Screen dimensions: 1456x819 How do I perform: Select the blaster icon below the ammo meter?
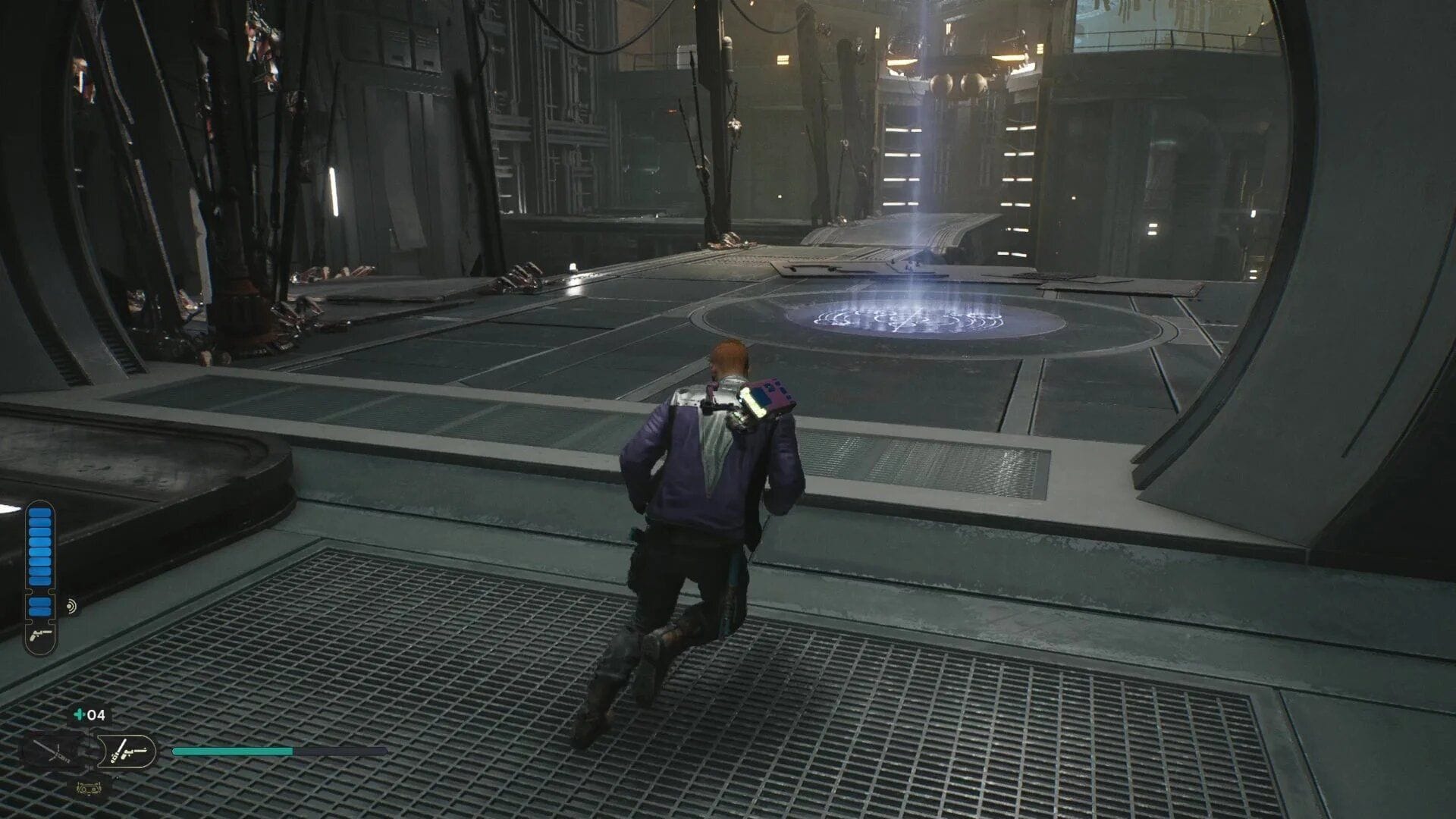point(39,635)
